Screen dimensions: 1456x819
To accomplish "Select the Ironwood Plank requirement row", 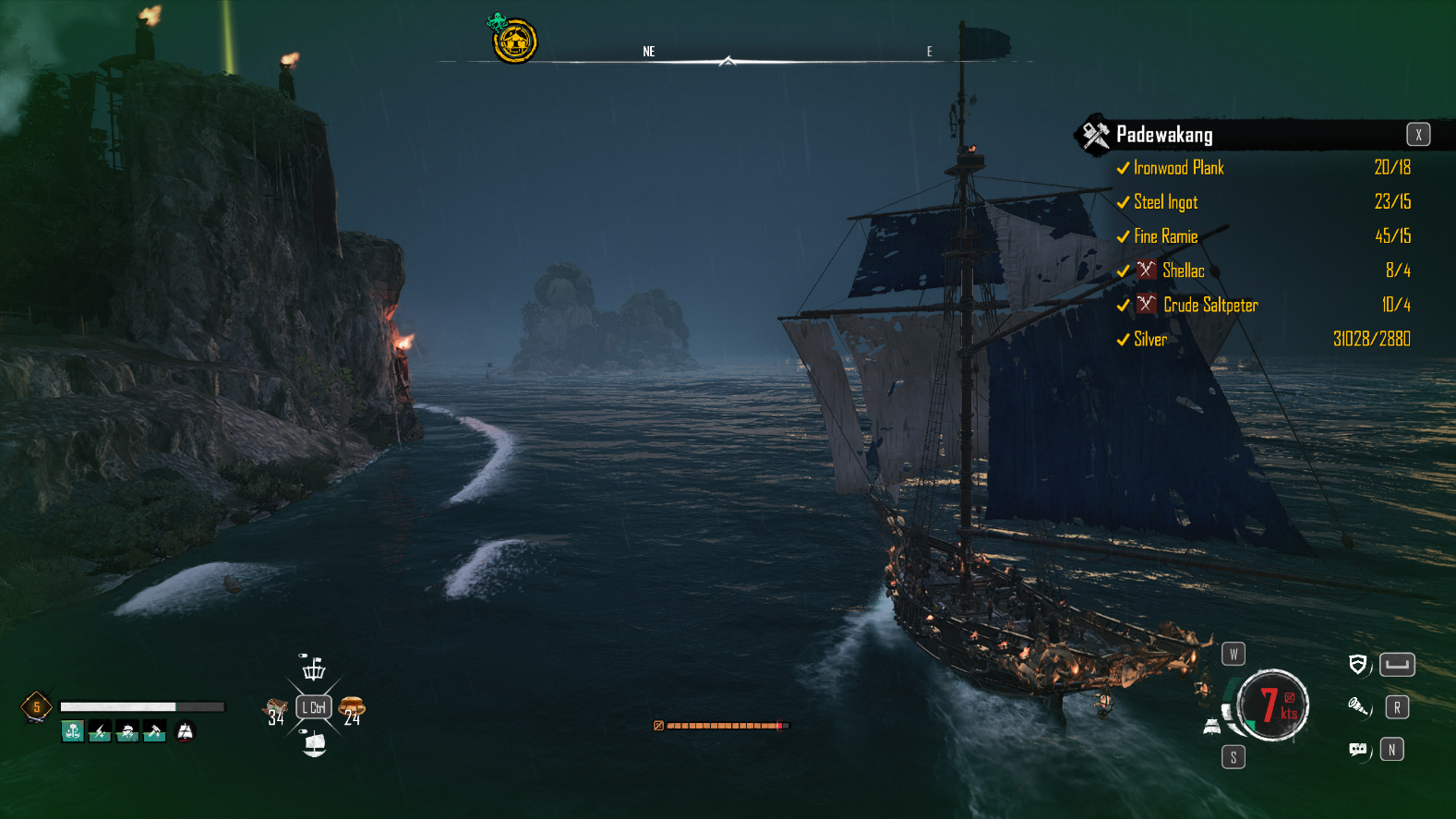I will pyautogui.click(x=1178, y=168).
